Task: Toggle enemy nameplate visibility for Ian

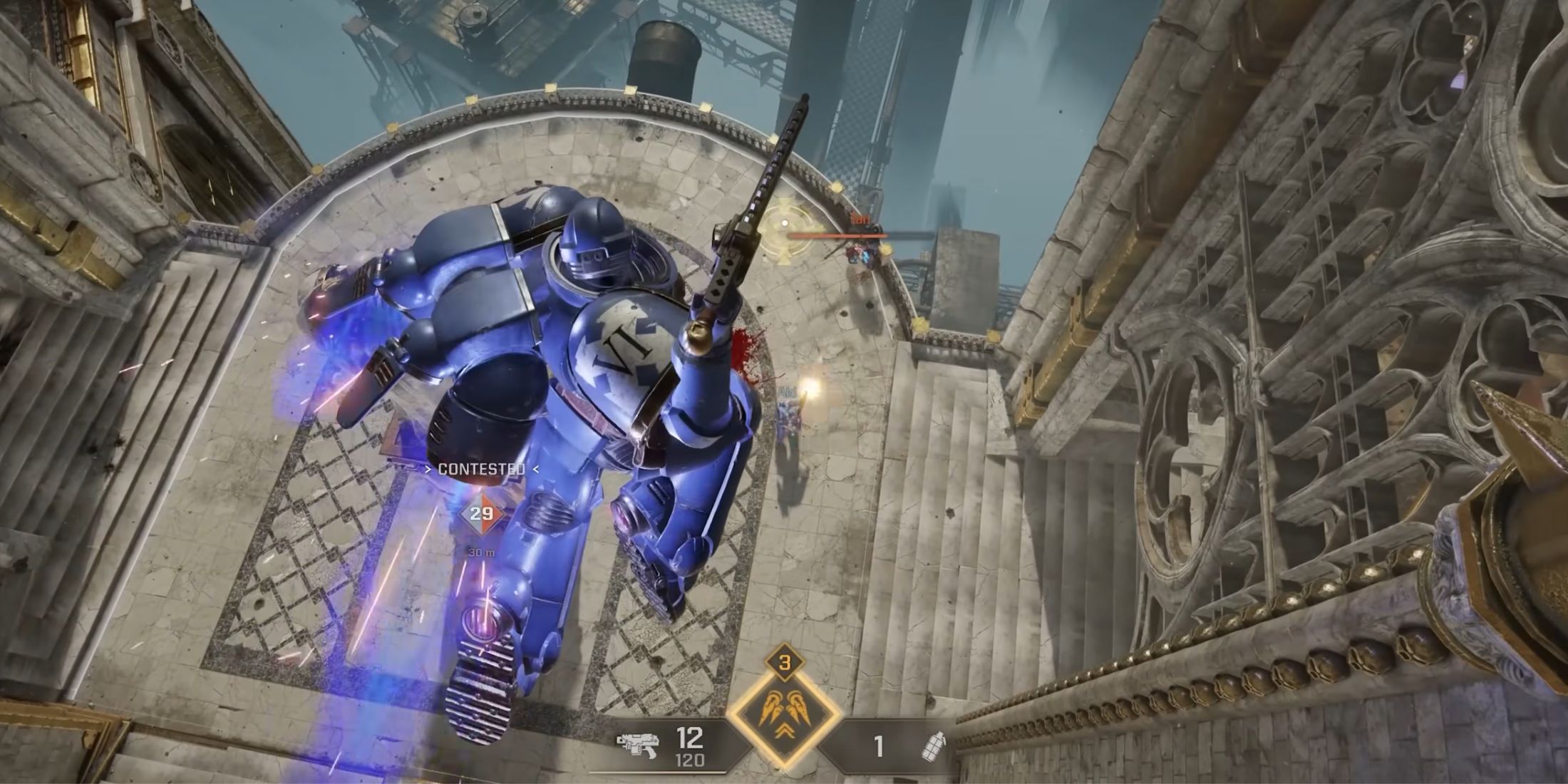Action: click(860, 217)
